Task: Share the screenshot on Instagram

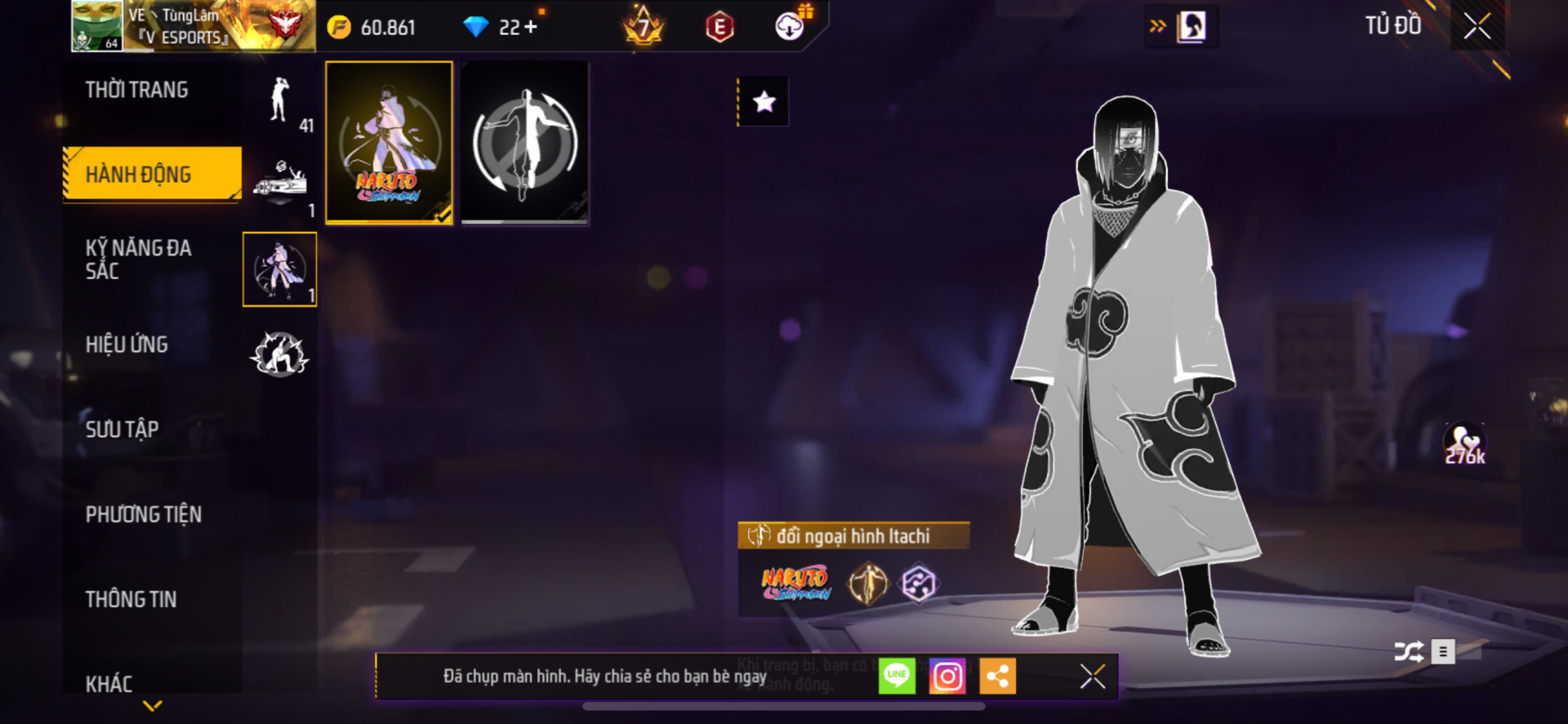Action: [947, 676]
